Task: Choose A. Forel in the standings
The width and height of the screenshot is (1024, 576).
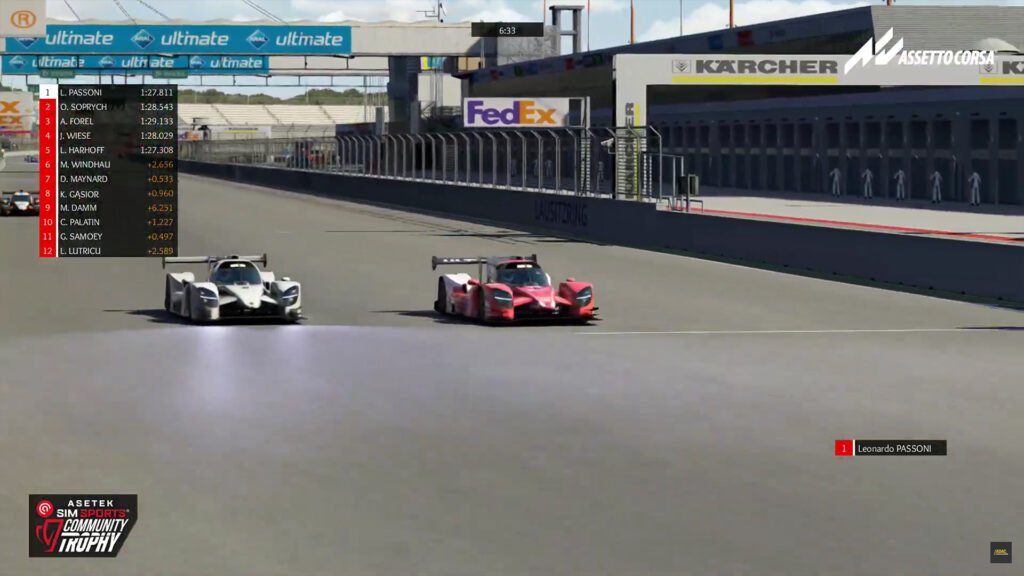Action: 108,121
